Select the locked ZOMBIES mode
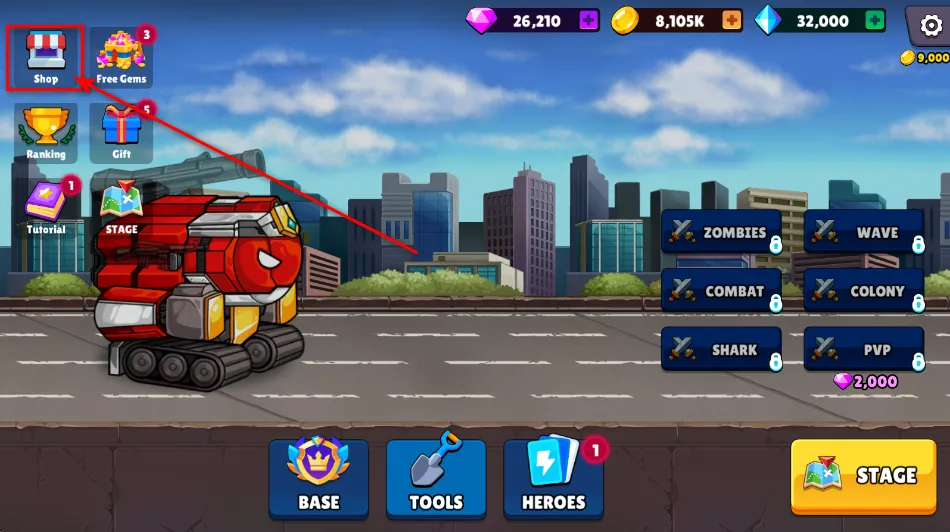This screenshot has width=950, height=532. tap(721, 233)
